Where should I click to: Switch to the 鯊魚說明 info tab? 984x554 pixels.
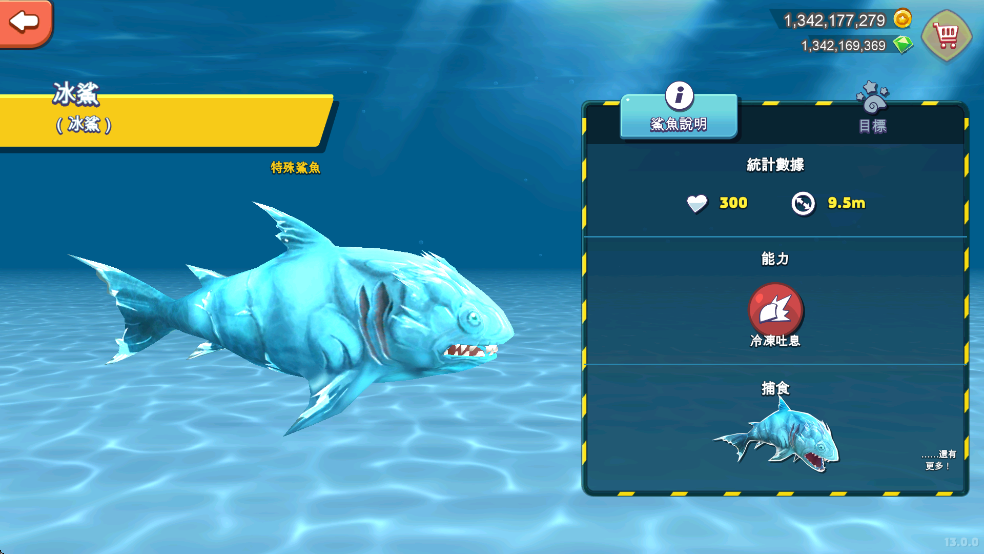click(x=679, y=116)
